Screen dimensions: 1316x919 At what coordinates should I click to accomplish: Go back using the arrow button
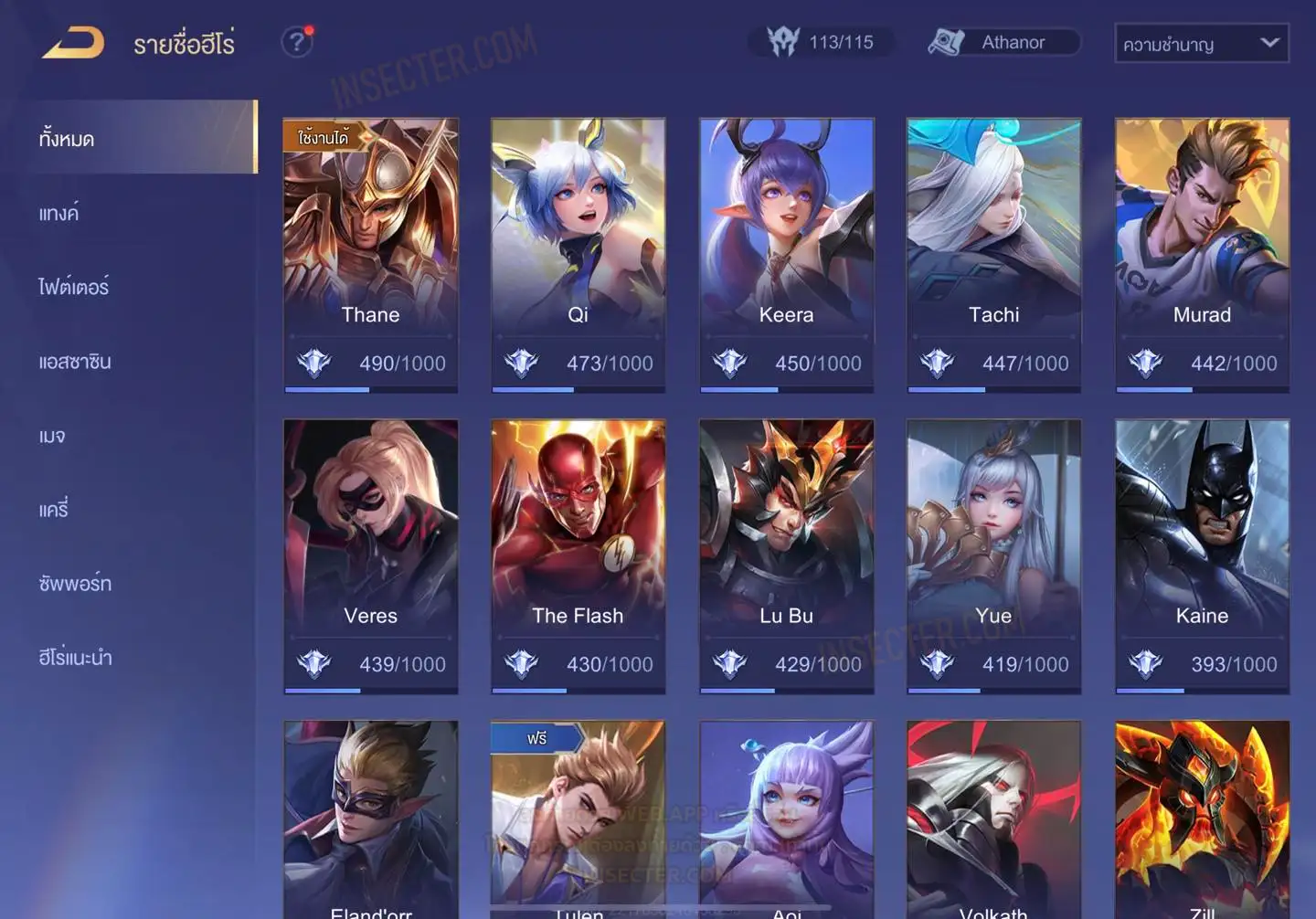pos(73,43)
